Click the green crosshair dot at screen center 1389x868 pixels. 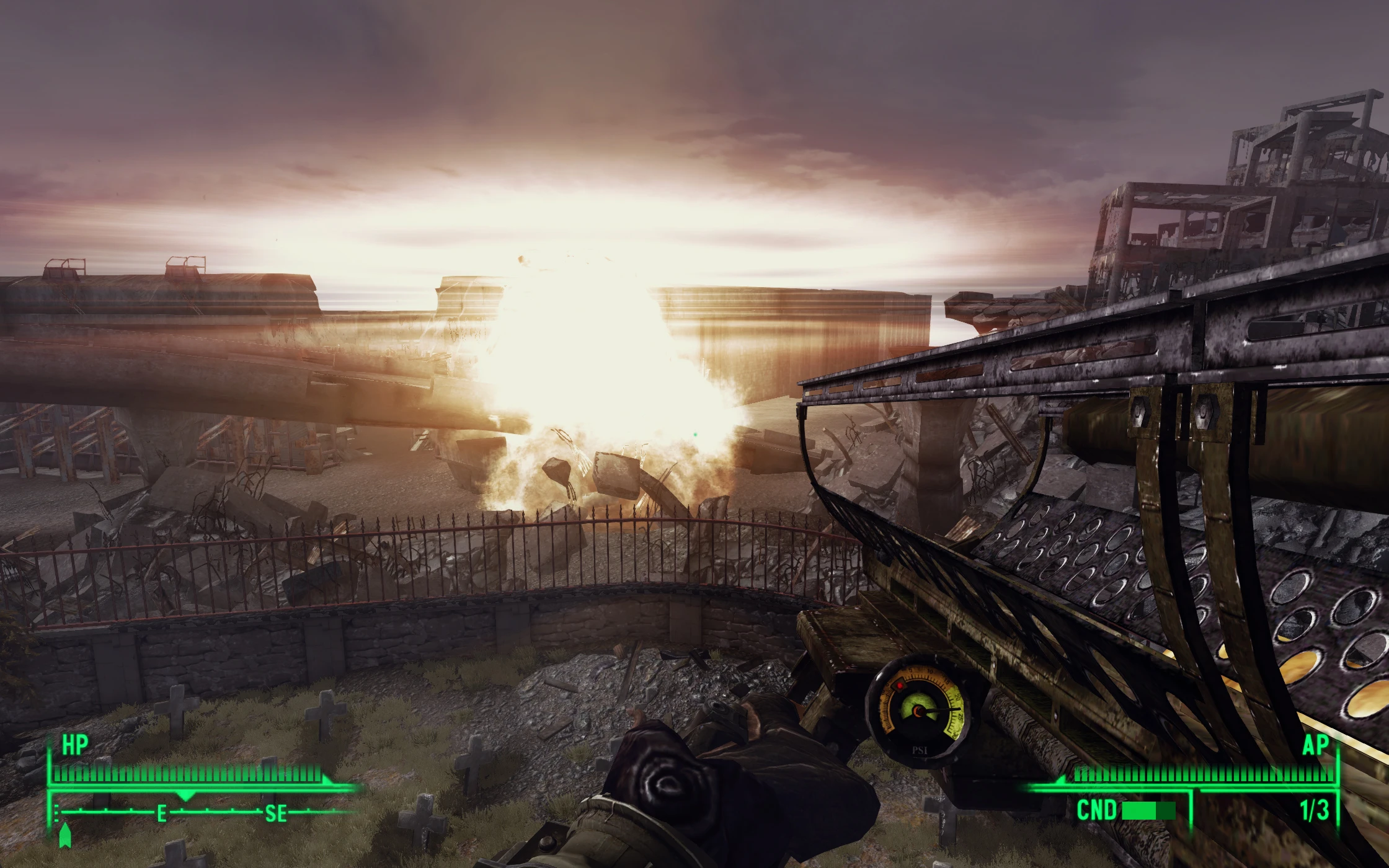pyautogui.click(x=694, y=434)
